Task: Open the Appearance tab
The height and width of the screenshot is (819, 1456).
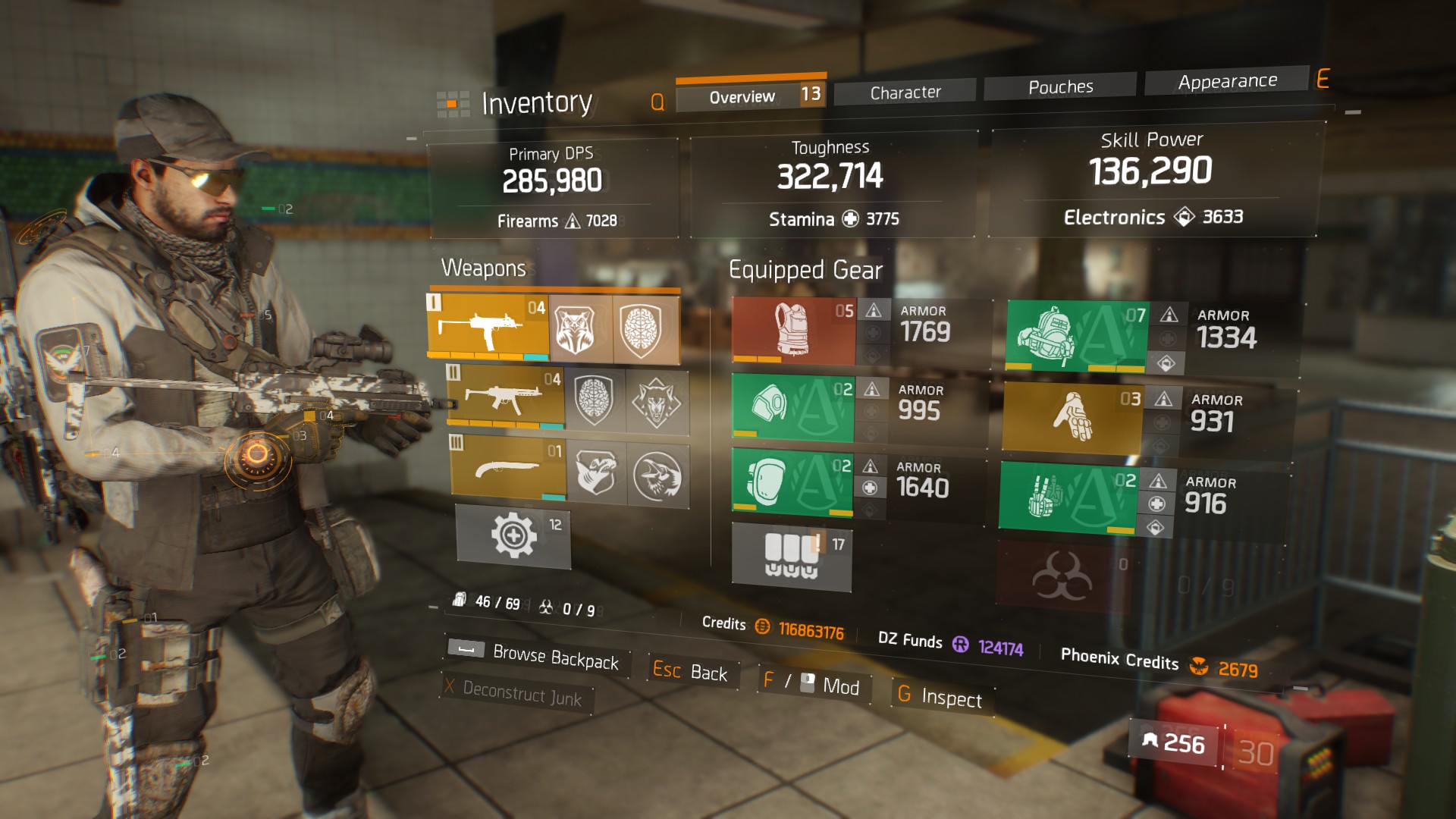Action: coord(1226,81)
